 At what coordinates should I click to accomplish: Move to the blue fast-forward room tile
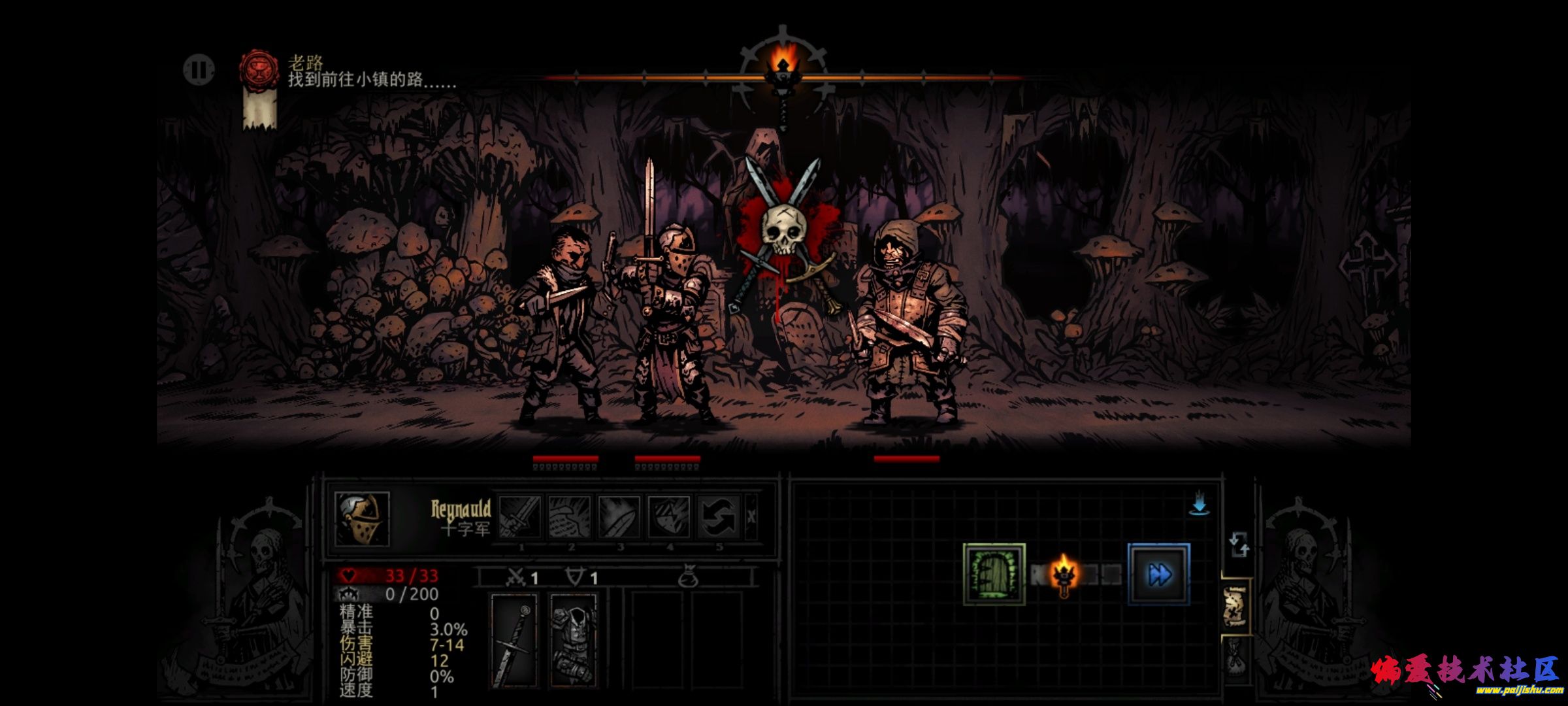pos(1159,575)
